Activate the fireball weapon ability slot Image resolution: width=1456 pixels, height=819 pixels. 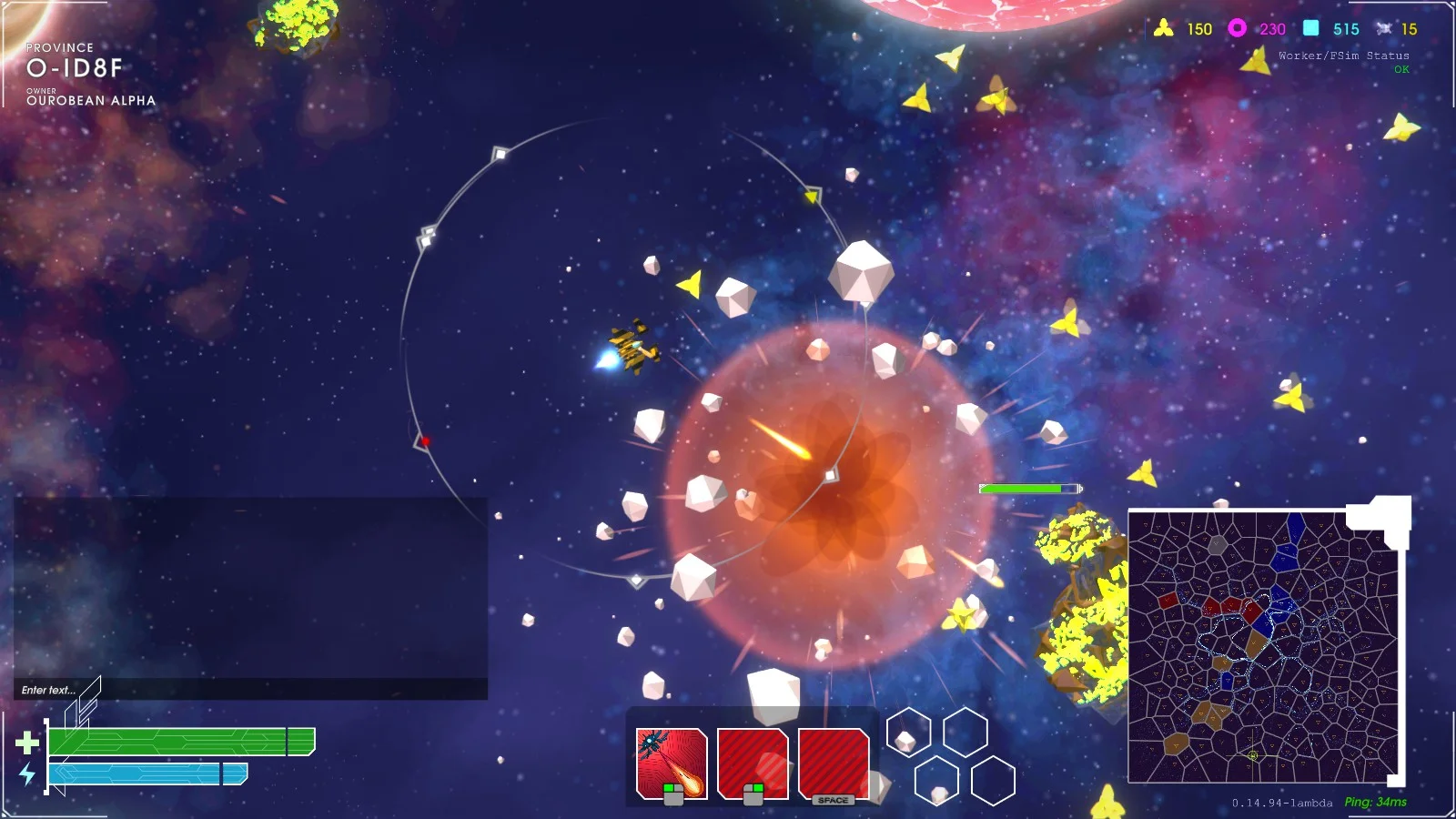click(672, 763)
